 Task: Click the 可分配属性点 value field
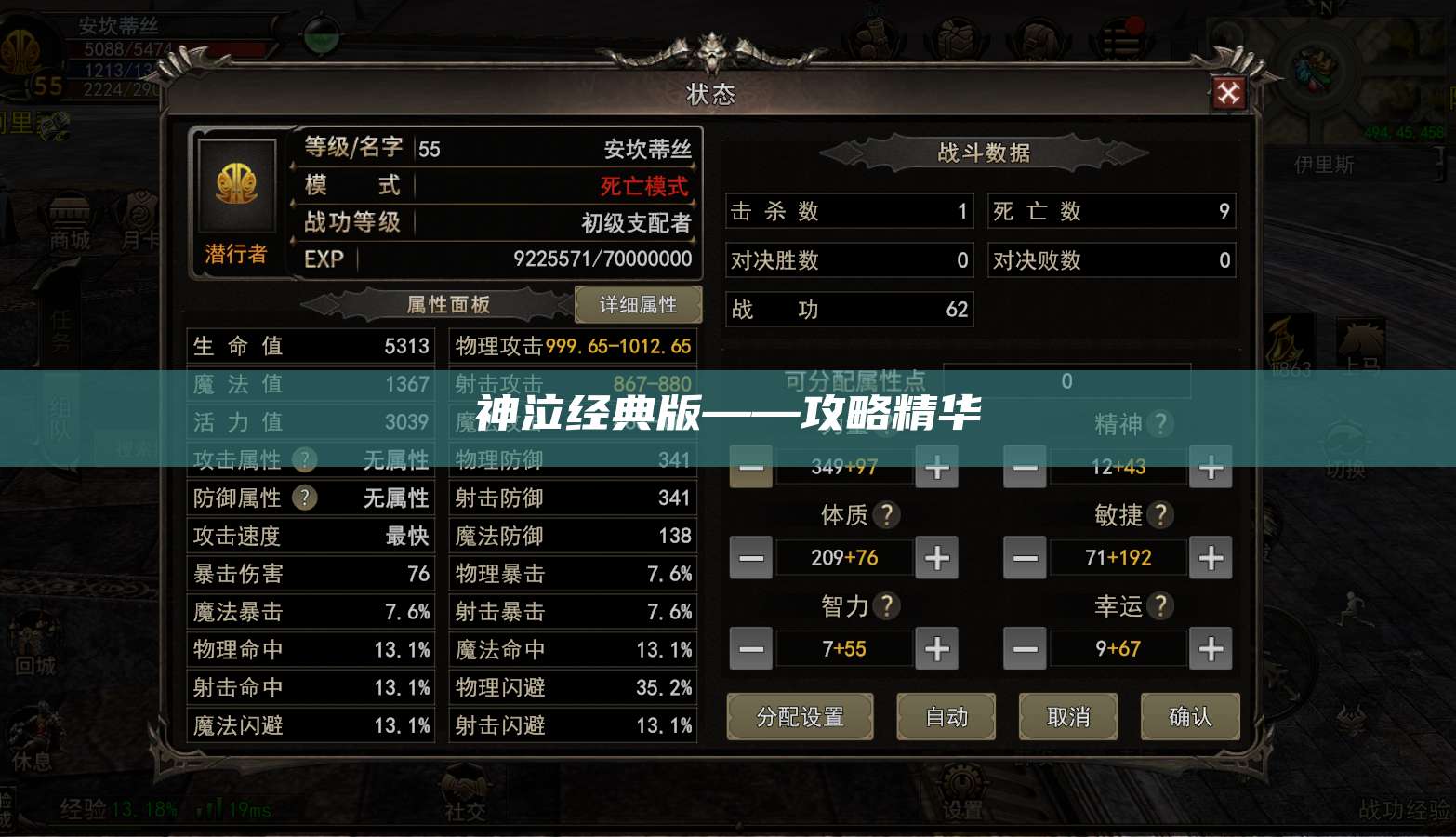point(1066,381)
